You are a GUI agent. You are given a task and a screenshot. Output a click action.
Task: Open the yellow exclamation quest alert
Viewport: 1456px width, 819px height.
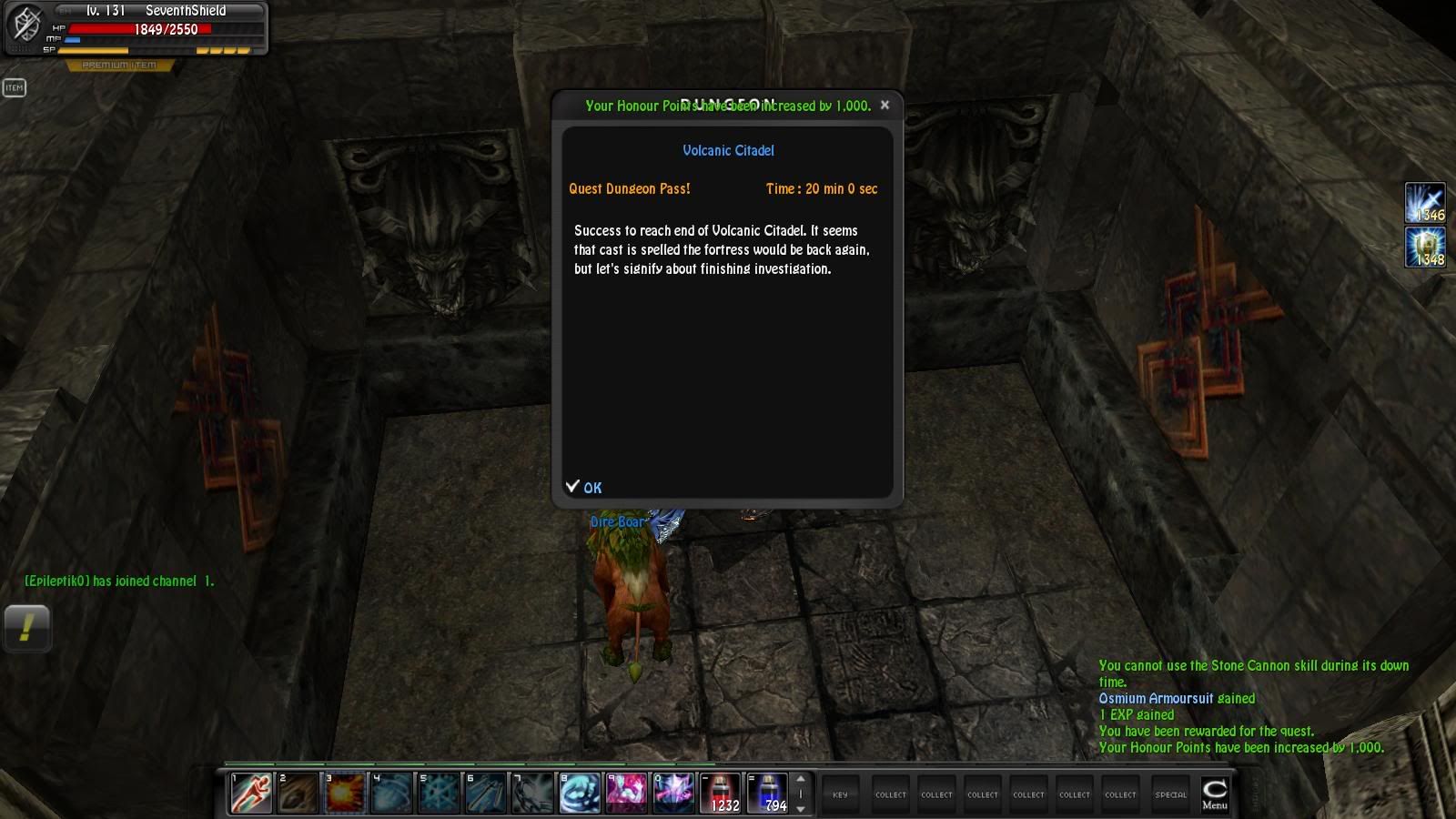(x=26, y=628)
